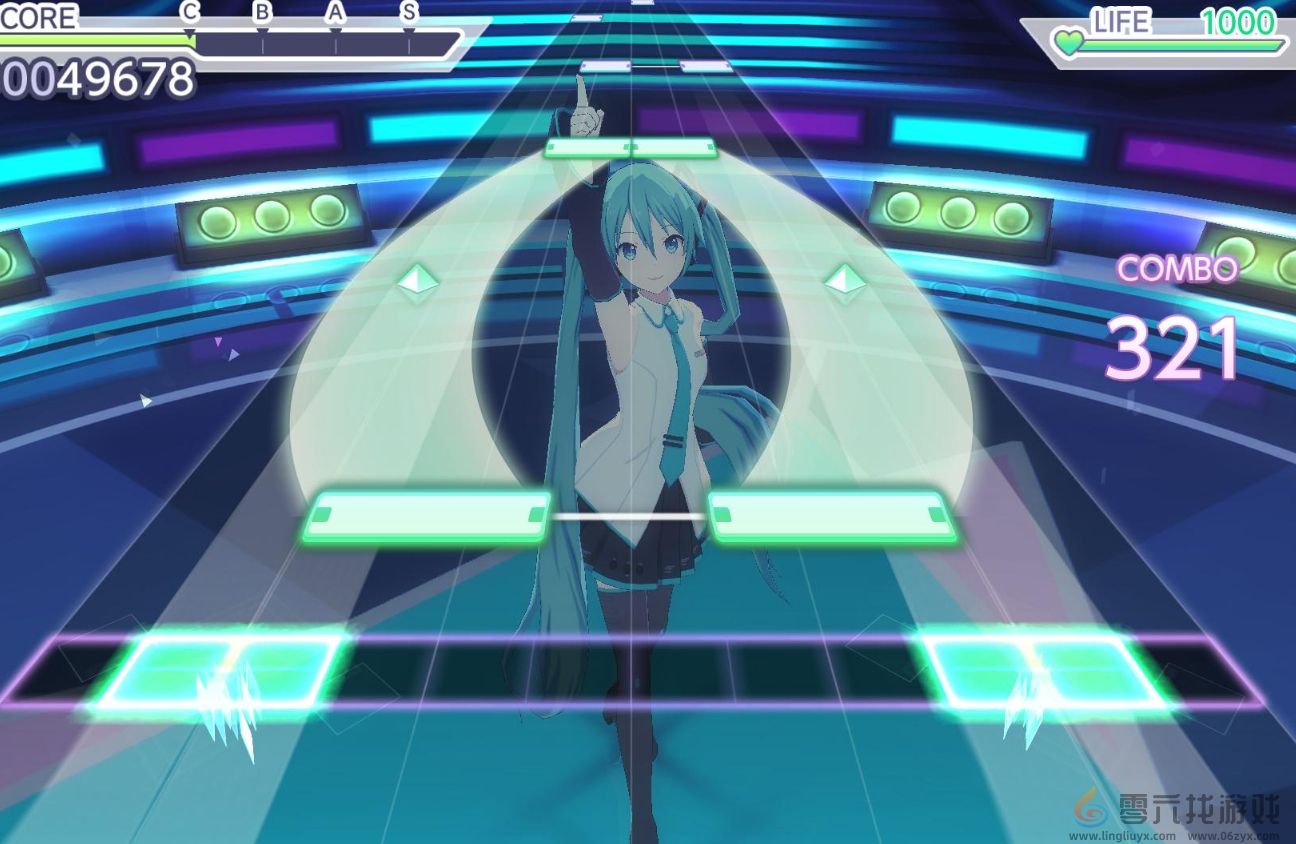Select the CORE label at top left
The height and width of the screenshot is (844, 1296).
pos(38,15)
